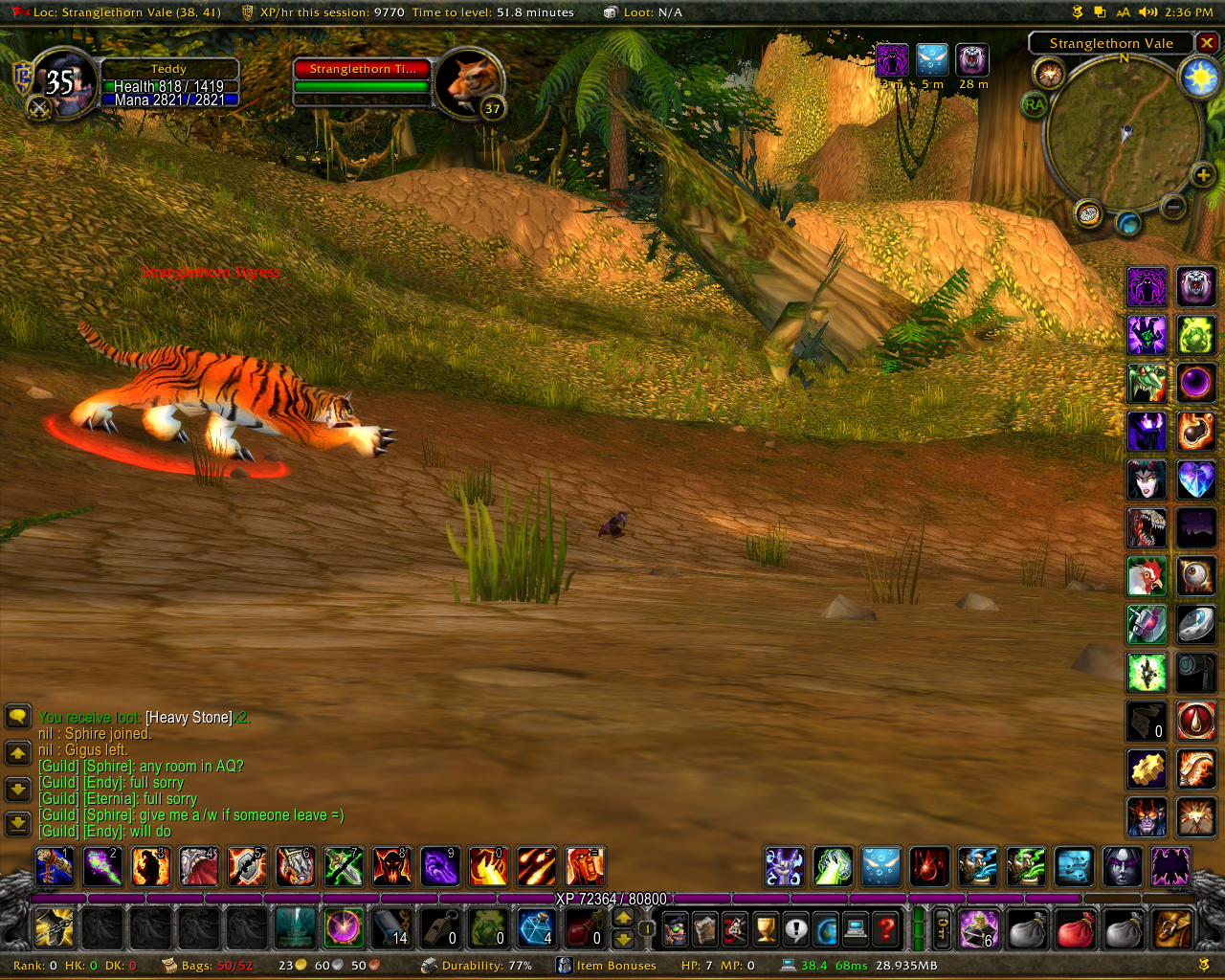Screen dimensions: 1225x980
Task: Click the roaring dinosaur icon
Action: (1147, 528)
